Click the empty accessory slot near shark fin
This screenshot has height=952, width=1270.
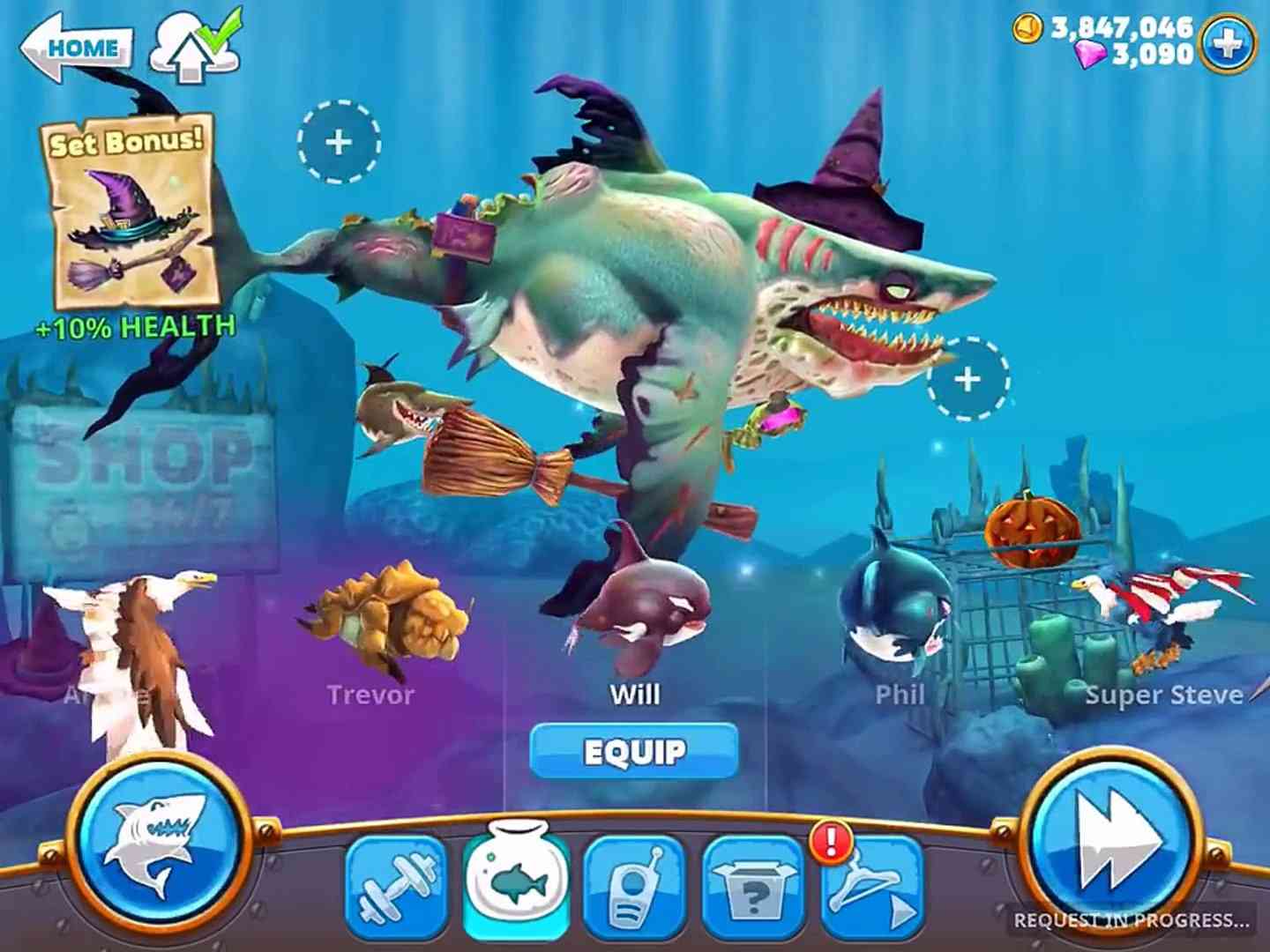coord(340,144)
